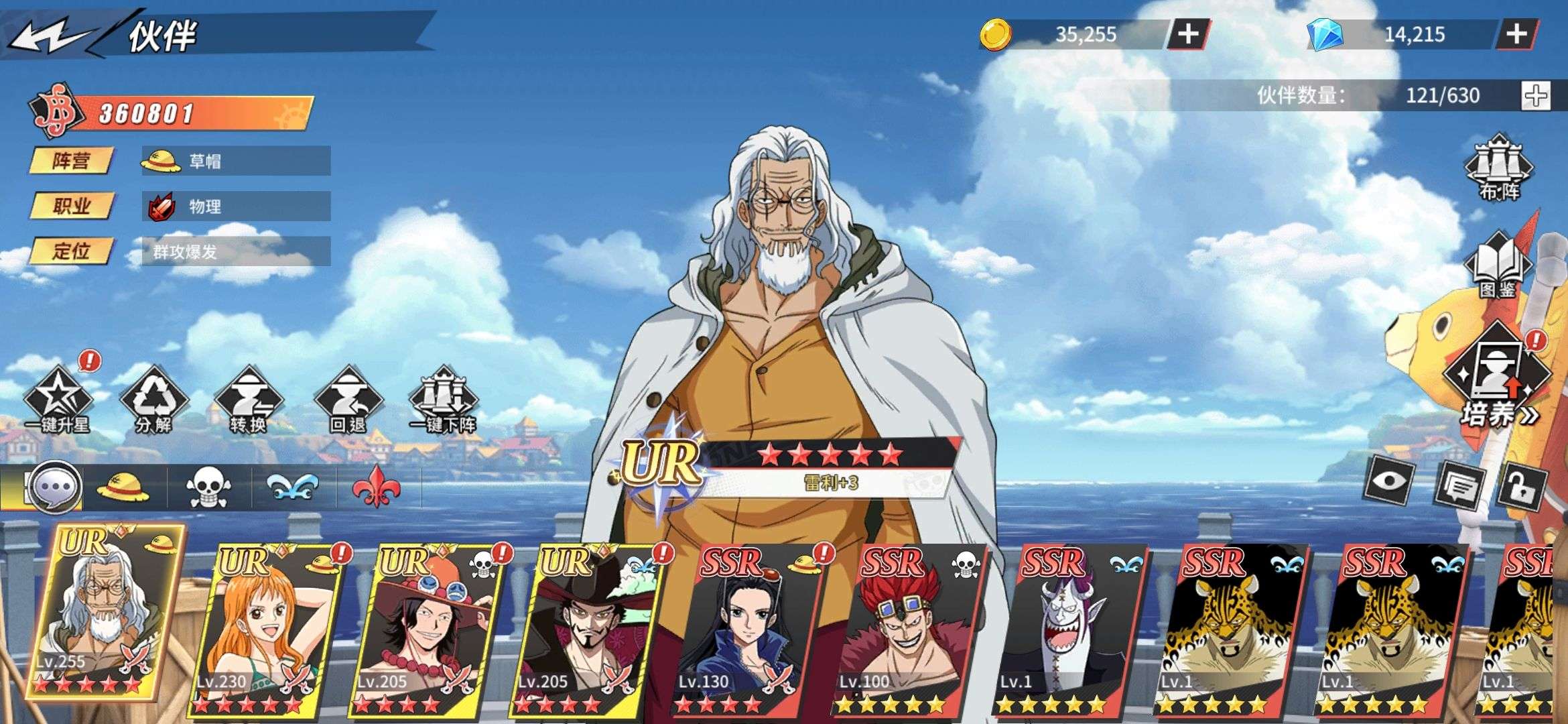
Task: Open the 布阵 formation screen
Action: (1500, 168)
